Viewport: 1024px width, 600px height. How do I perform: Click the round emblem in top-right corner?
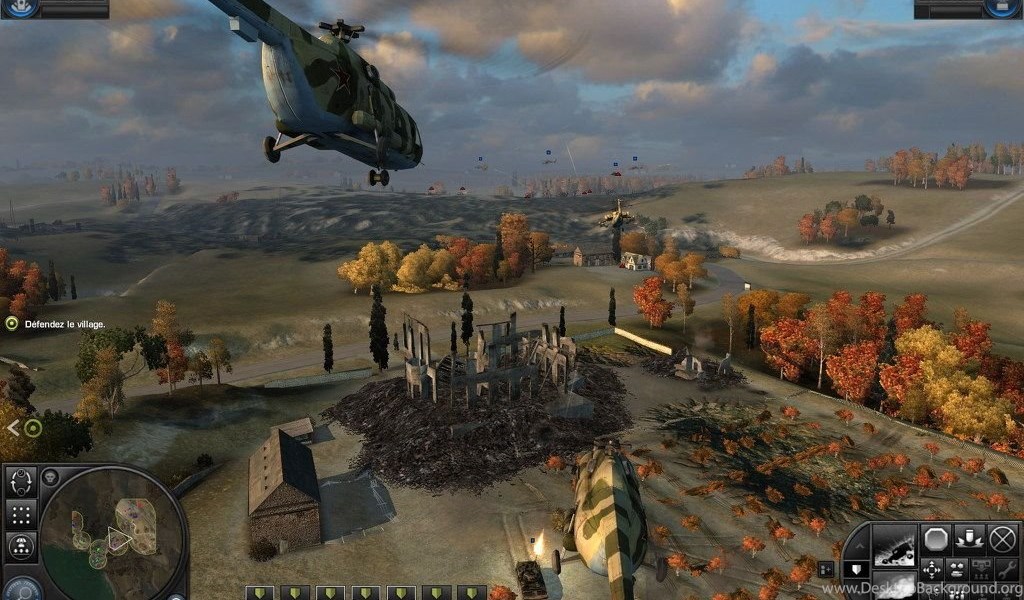(x=1001, y=8)
